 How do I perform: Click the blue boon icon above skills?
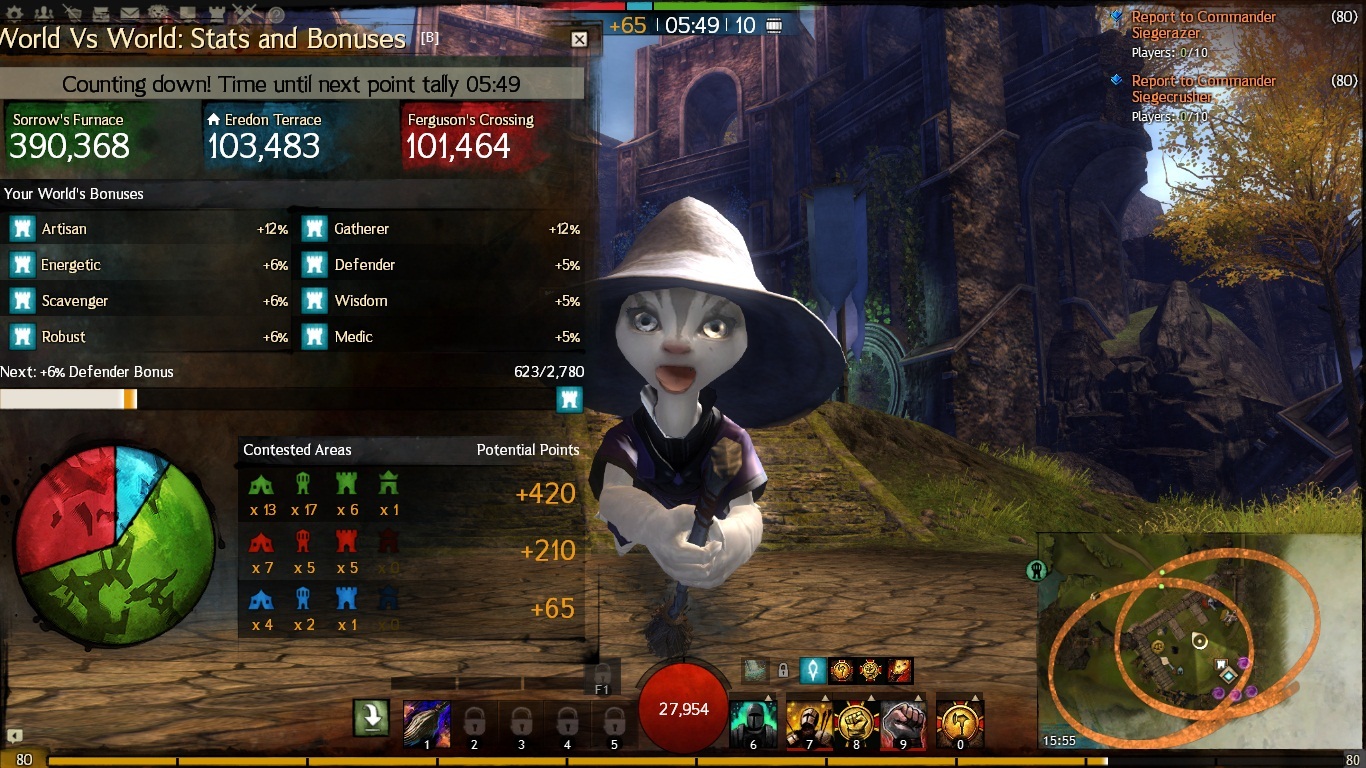[813, 670]
